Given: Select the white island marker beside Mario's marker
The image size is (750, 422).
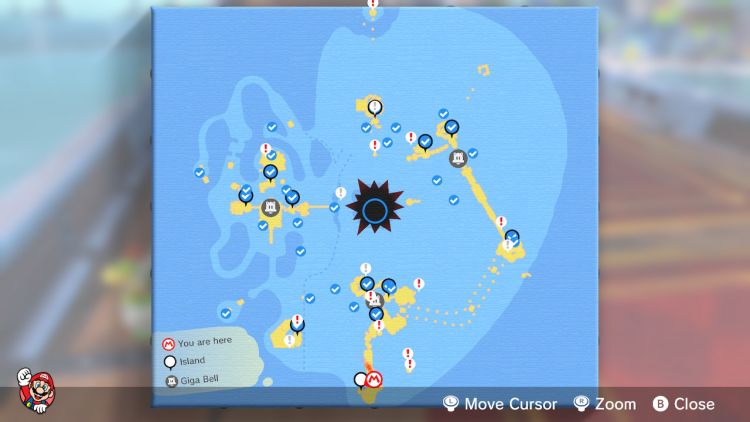Looking at the screenshot, I should [x=361, y=380].
